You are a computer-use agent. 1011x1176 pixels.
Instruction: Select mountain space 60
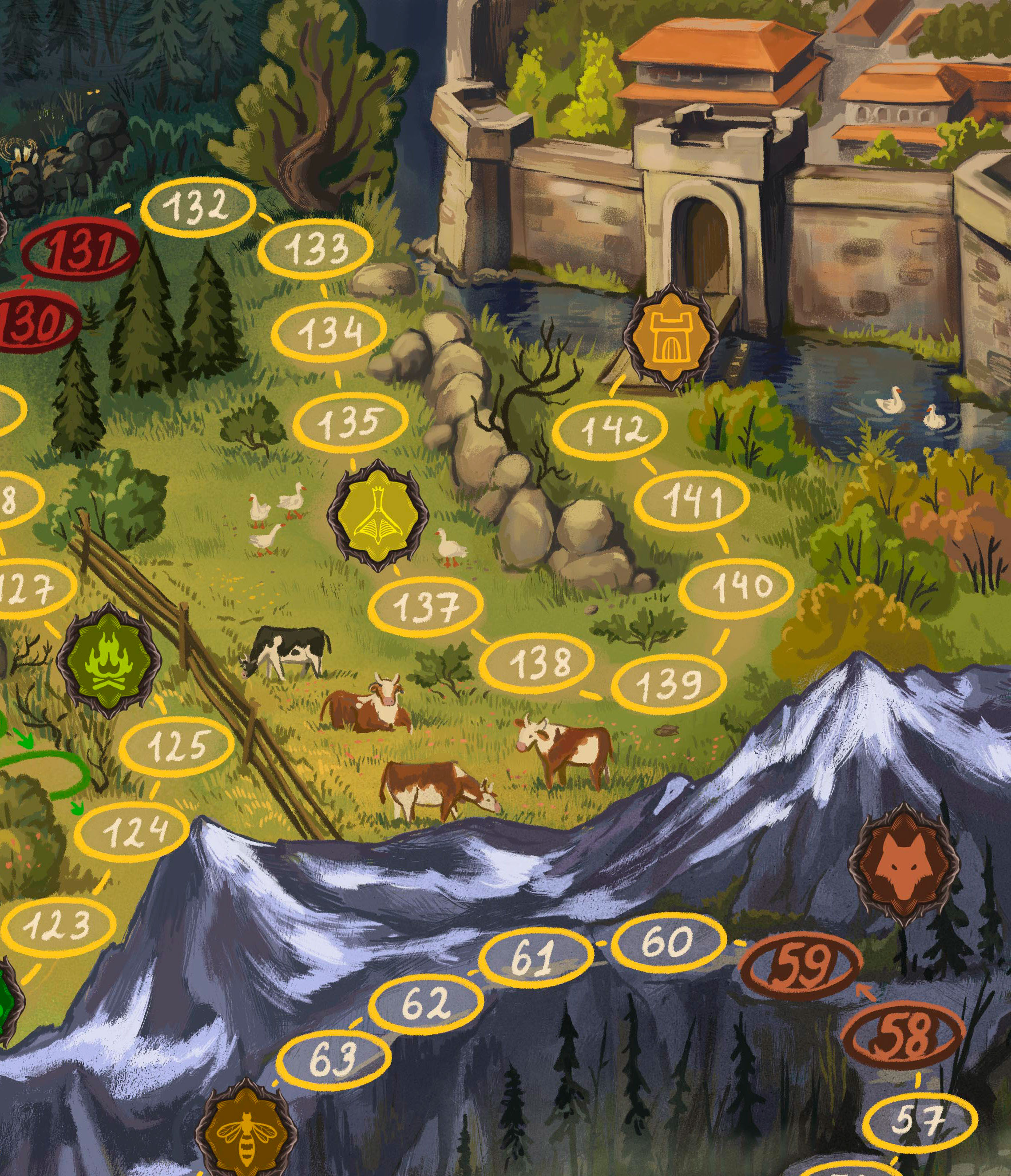[670, 942]
